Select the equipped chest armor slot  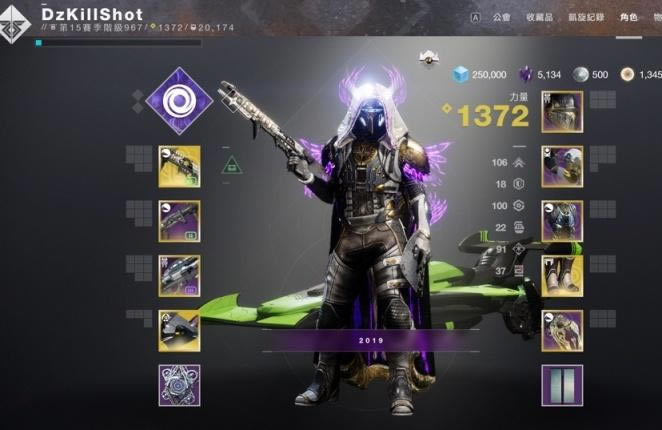[562, 221]
